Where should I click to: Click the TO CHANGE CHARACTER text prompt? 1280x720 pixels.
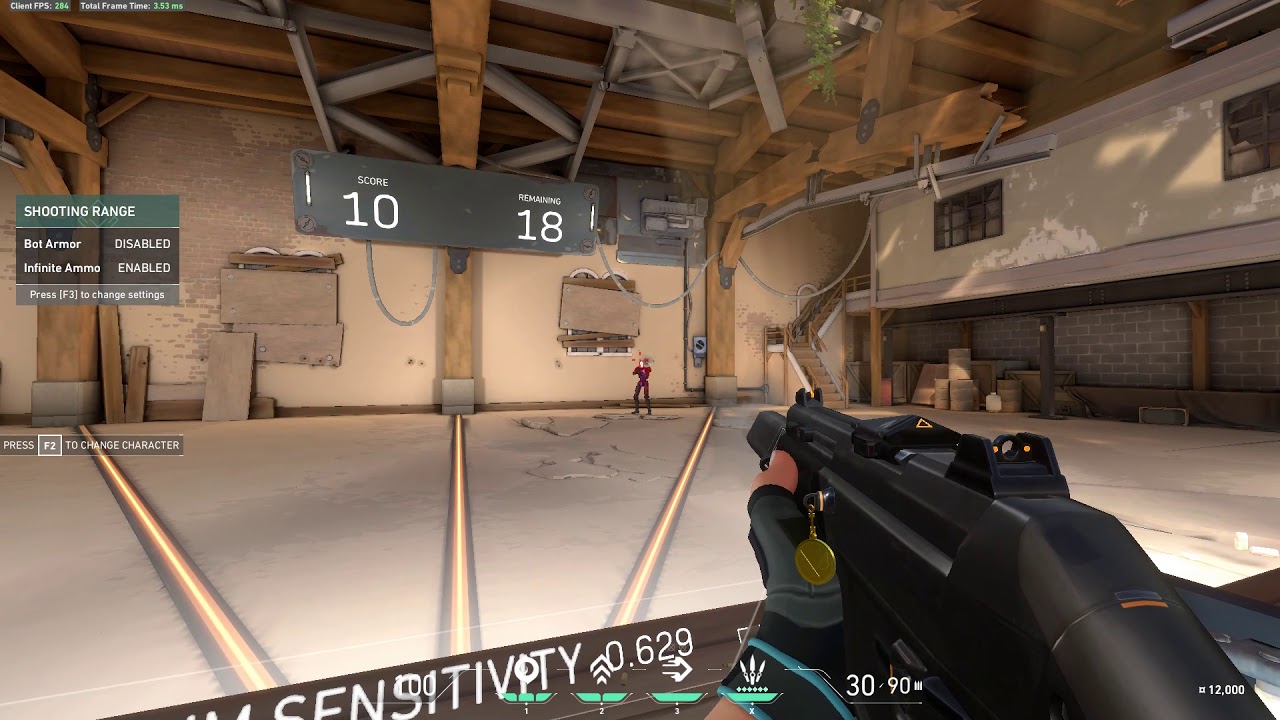[121, 445]
